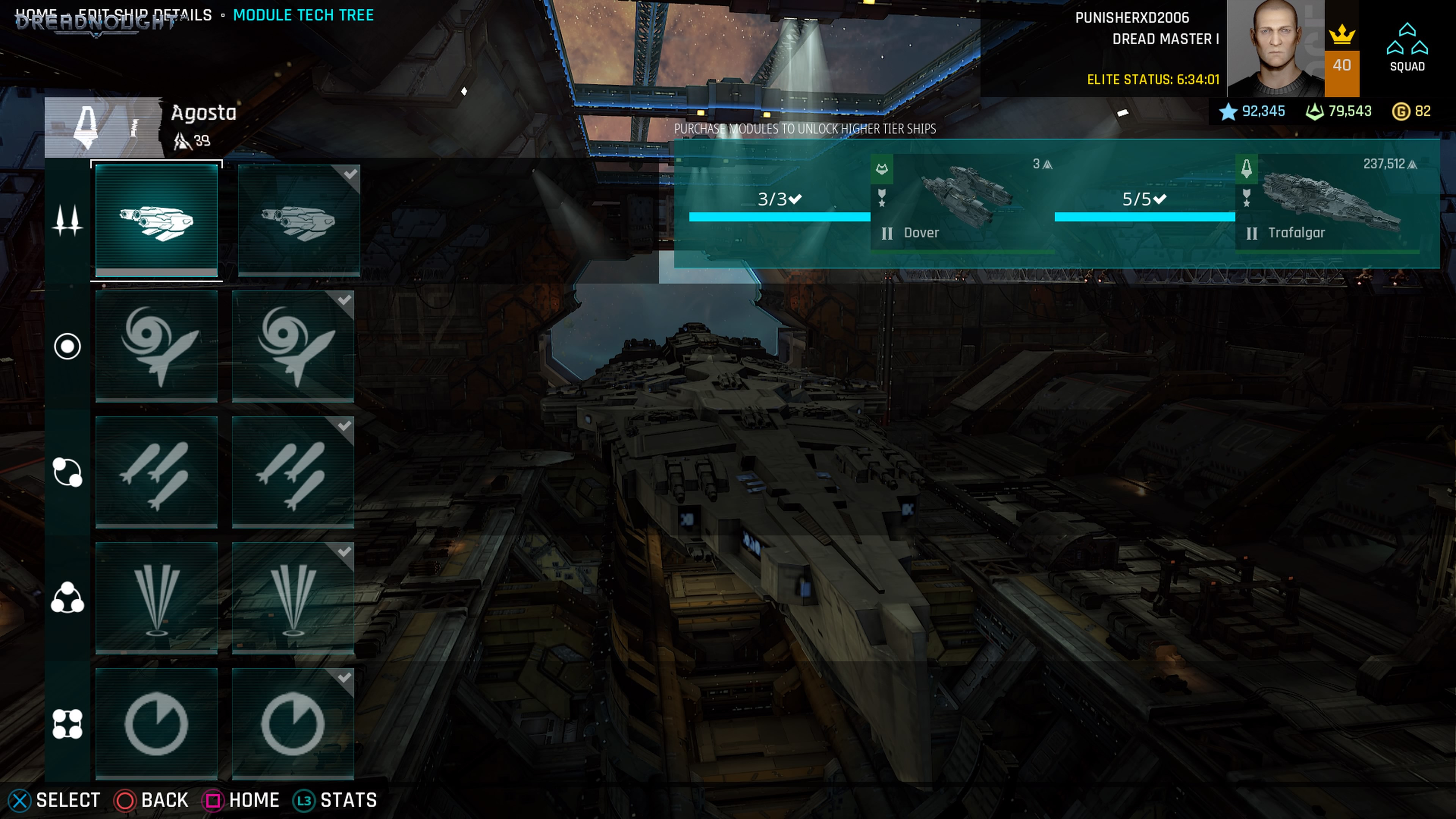Pick the checkmarked beam spread module
Screen dimensions: 1456x819
point(293,598)
